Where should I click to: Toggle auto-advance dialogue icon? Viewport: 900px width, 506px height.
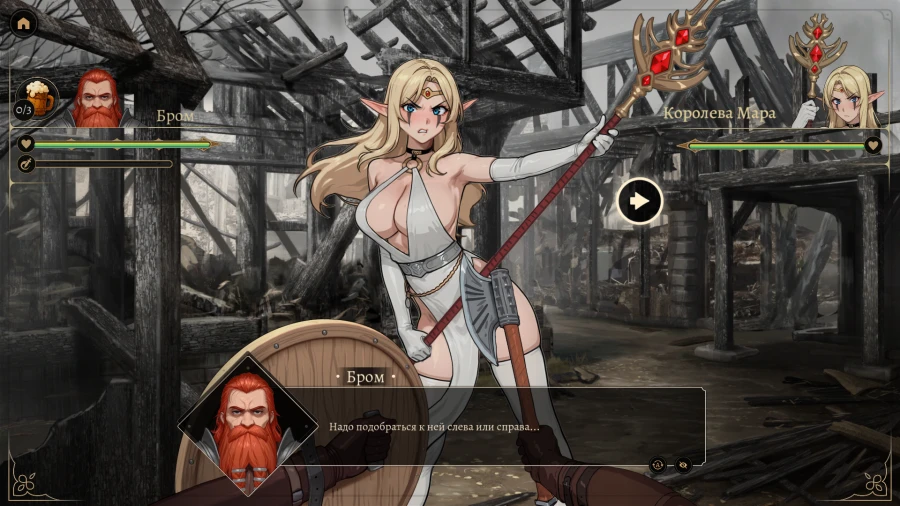coord(659,464)
